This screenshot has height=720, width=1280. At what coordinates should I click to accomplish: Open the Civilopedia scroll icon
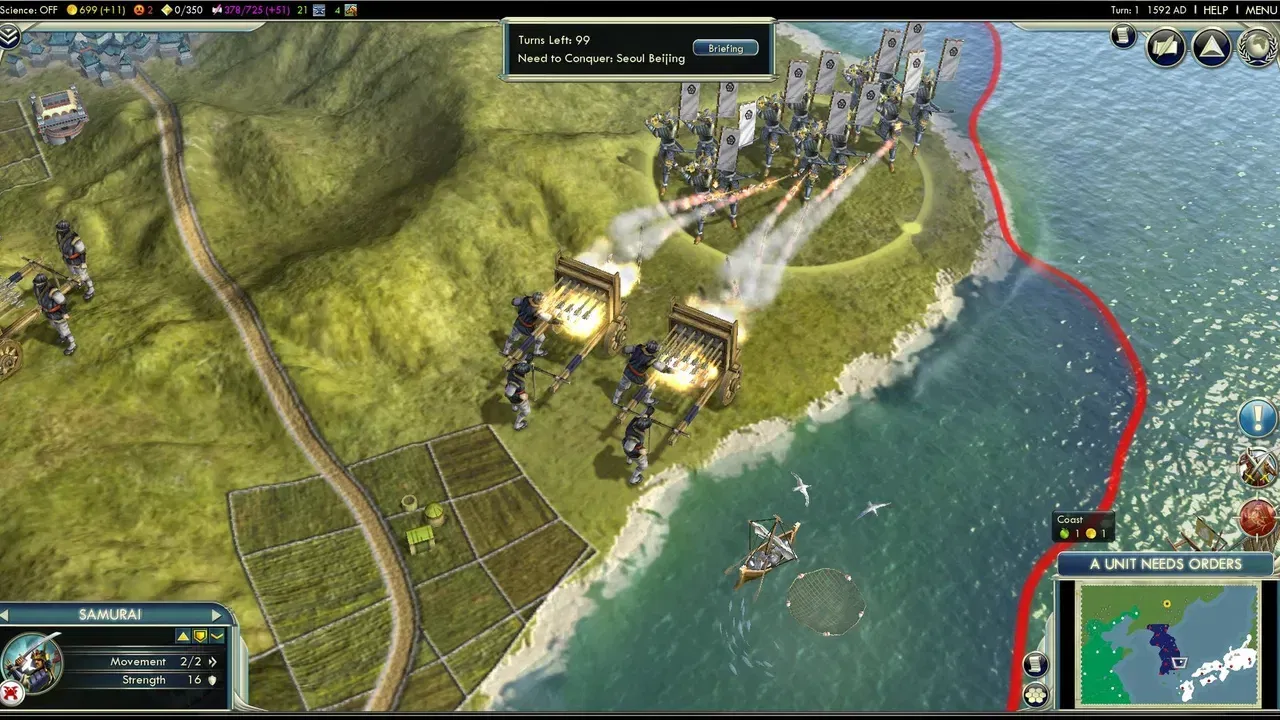1123,37
